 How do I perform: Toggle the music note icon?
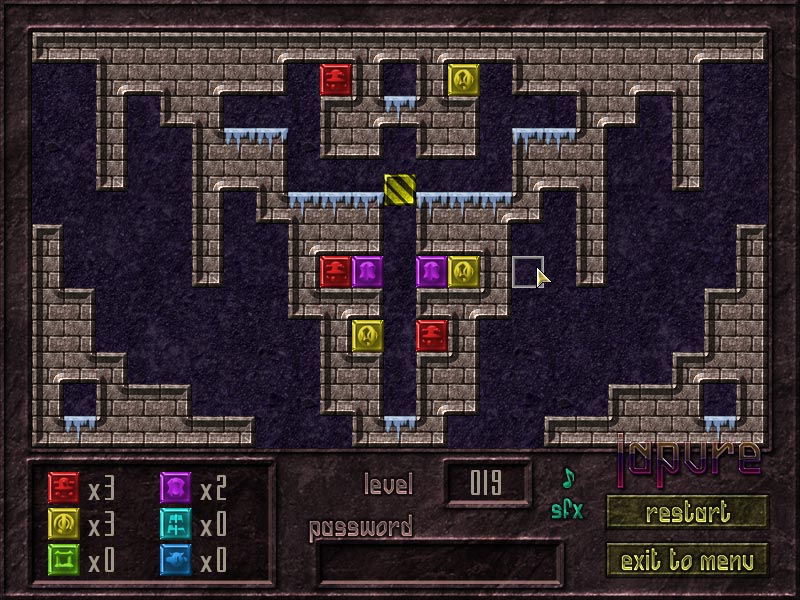569,477
